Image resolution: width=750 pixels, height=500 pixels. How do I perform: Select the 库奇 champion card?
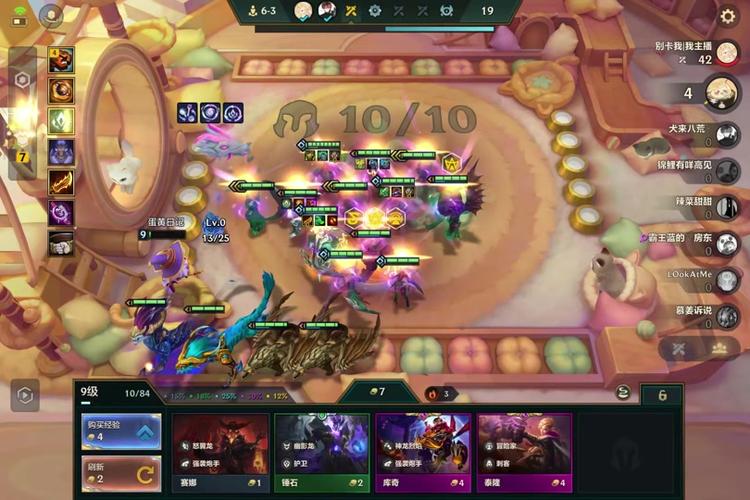pos(423,450)
